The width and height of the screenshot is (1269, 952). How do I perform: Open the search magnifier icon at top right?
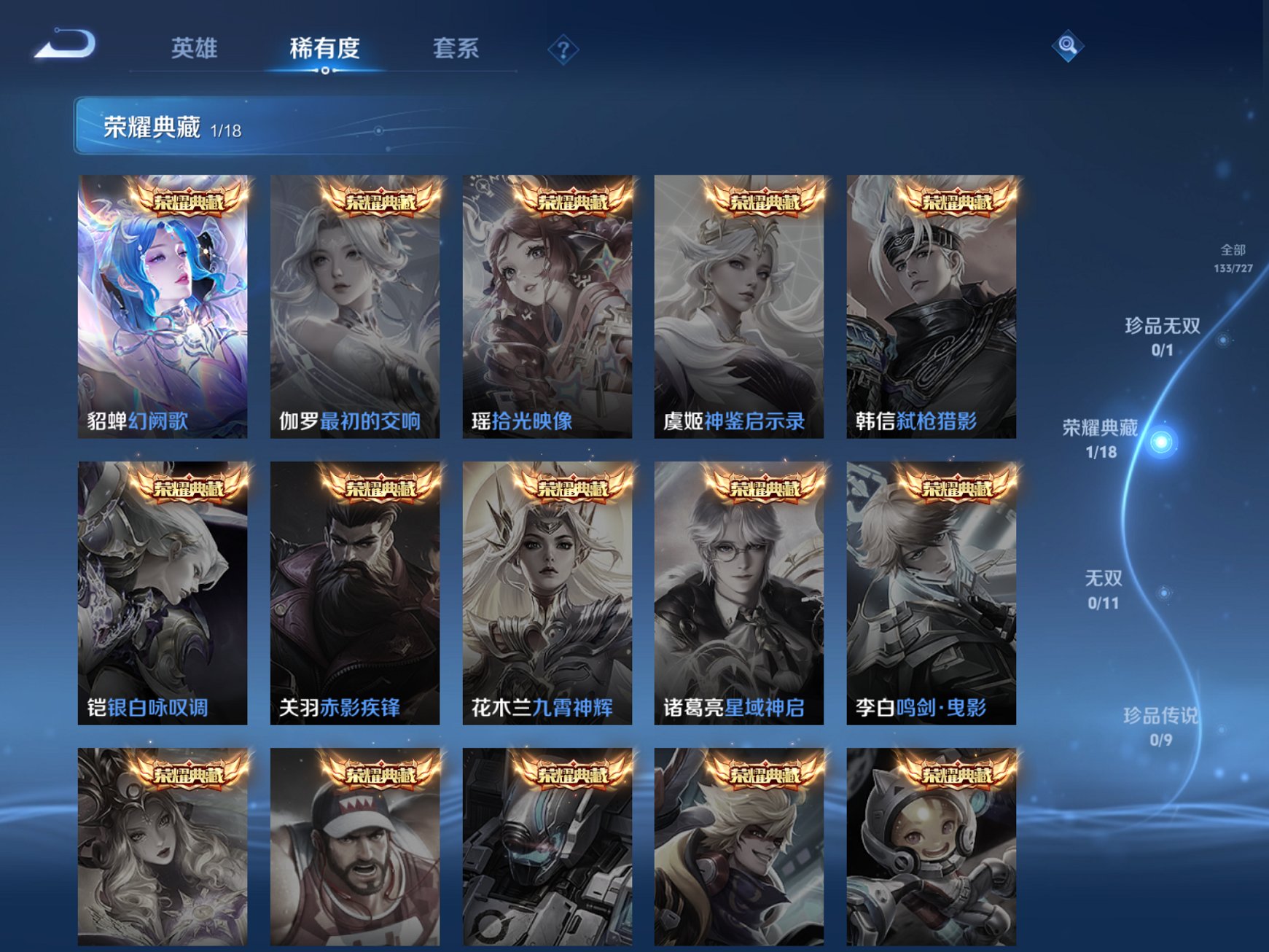(1066, 45)
